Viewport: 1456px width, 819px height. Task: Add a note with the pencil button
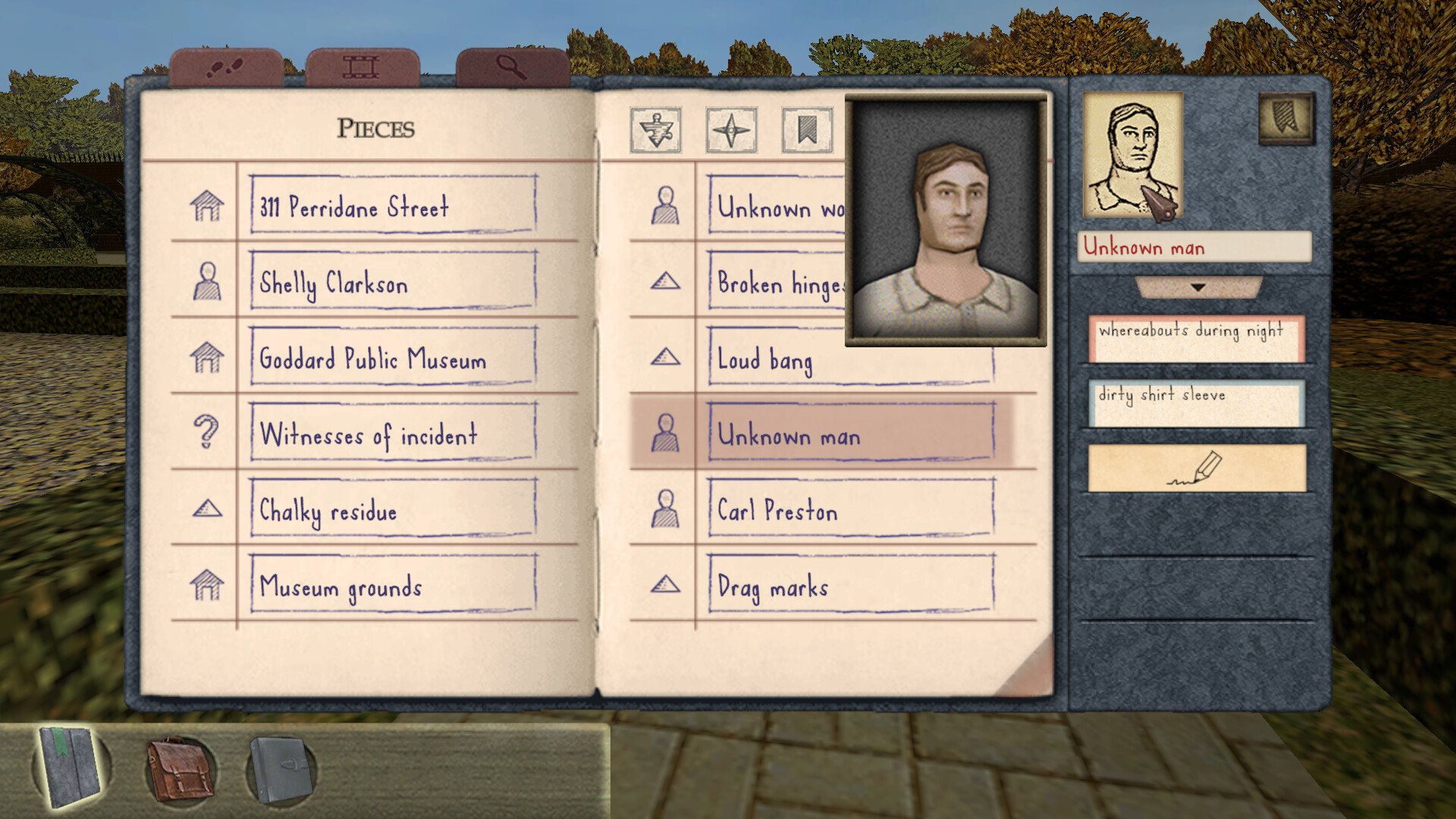click(1196, 468)
